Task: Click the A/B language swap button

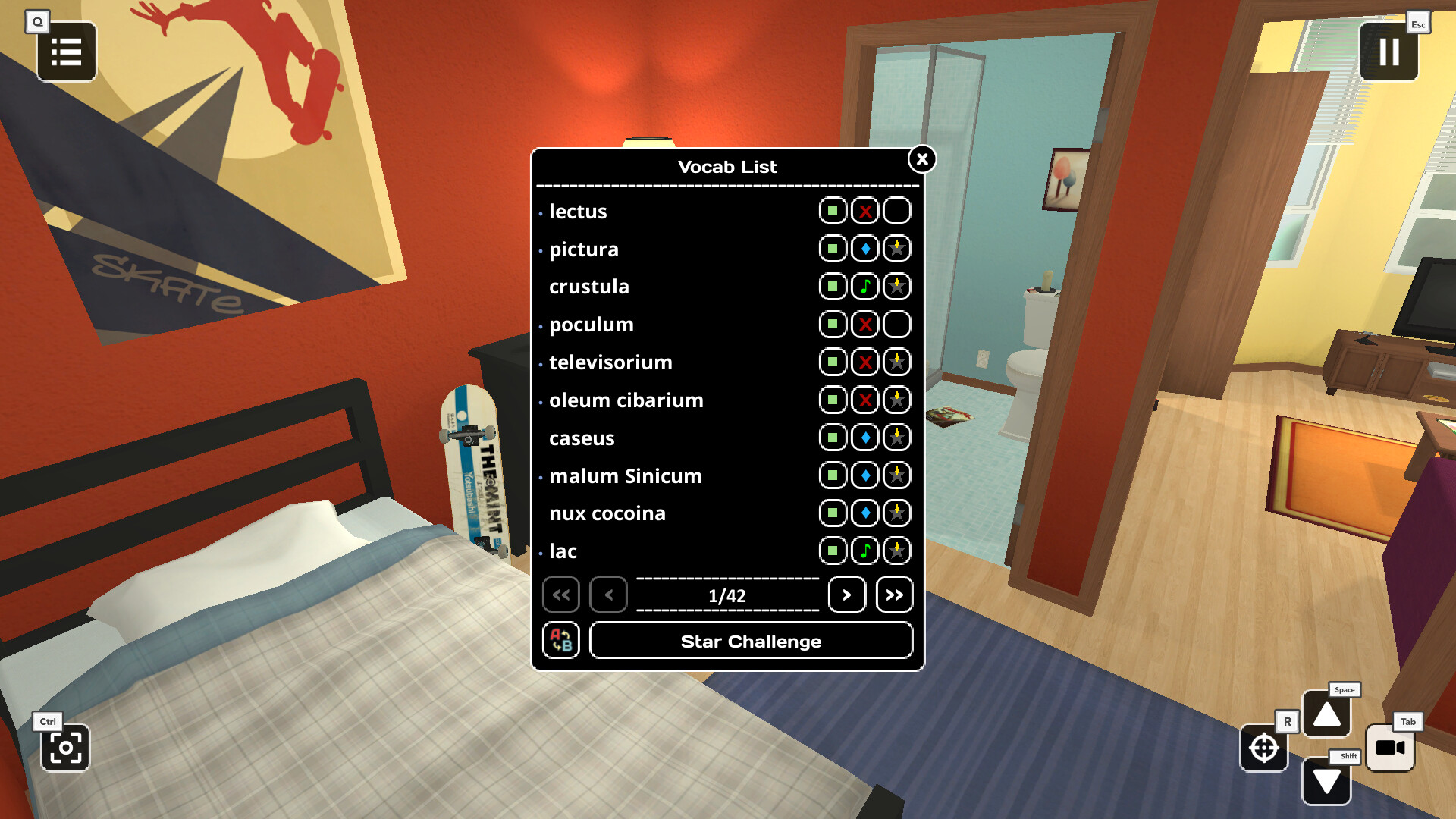Action: point(560,641)
